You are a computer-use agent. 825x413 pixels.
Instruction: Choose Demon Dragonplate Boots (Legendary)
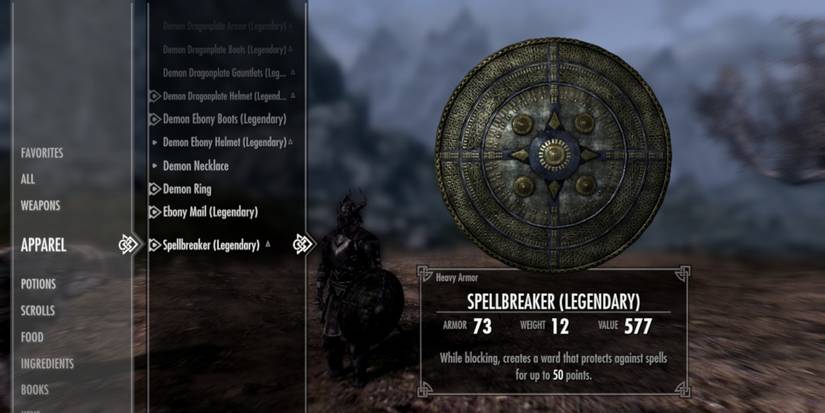[224, 48]
